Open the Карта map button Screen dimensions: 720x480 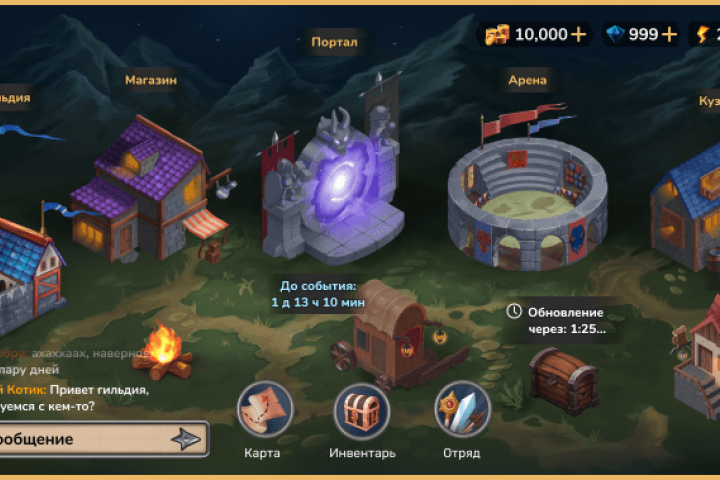coord(264,410)
